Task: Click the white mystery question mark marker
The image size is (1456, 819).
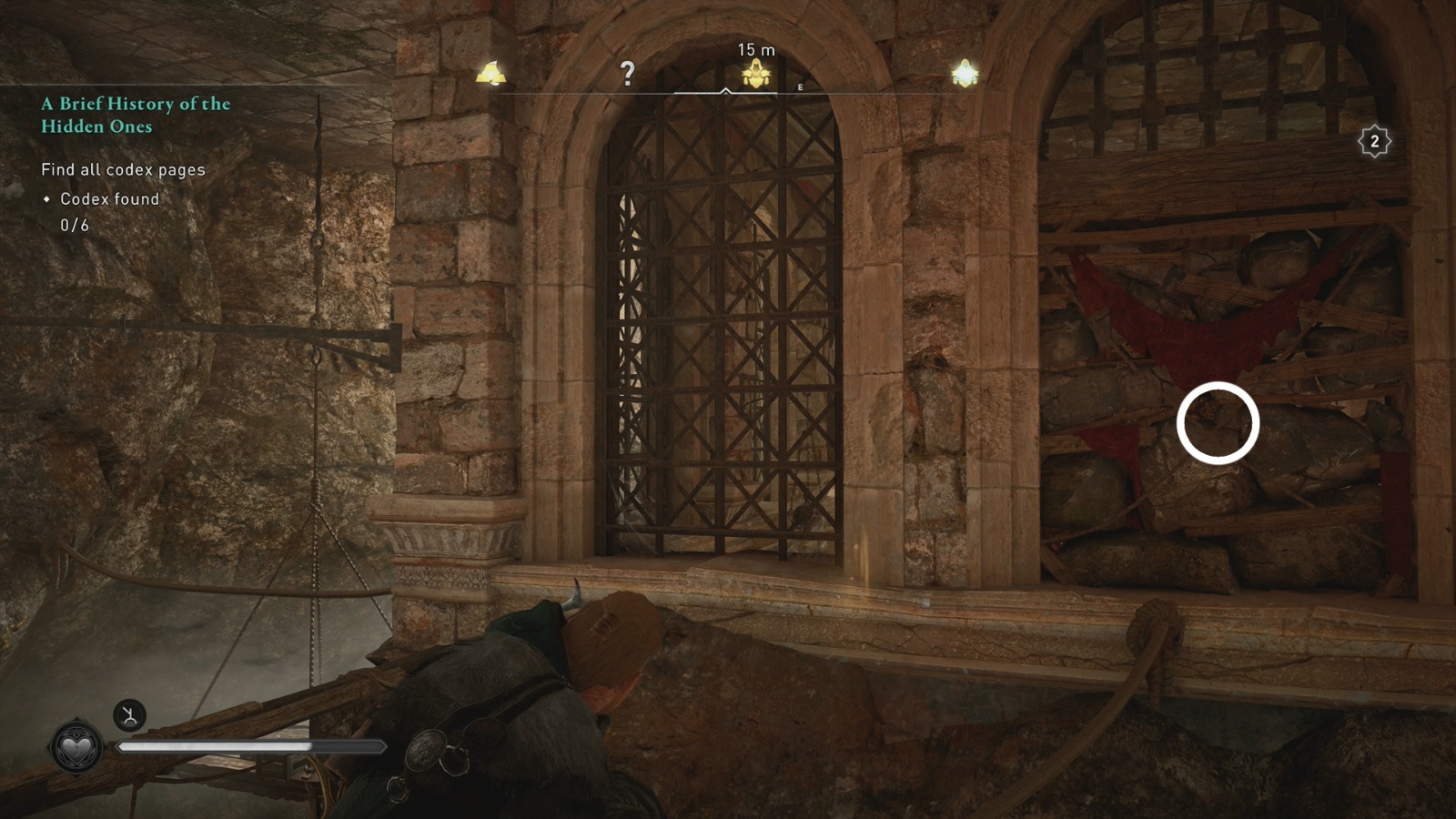Action: click(627, 76)
